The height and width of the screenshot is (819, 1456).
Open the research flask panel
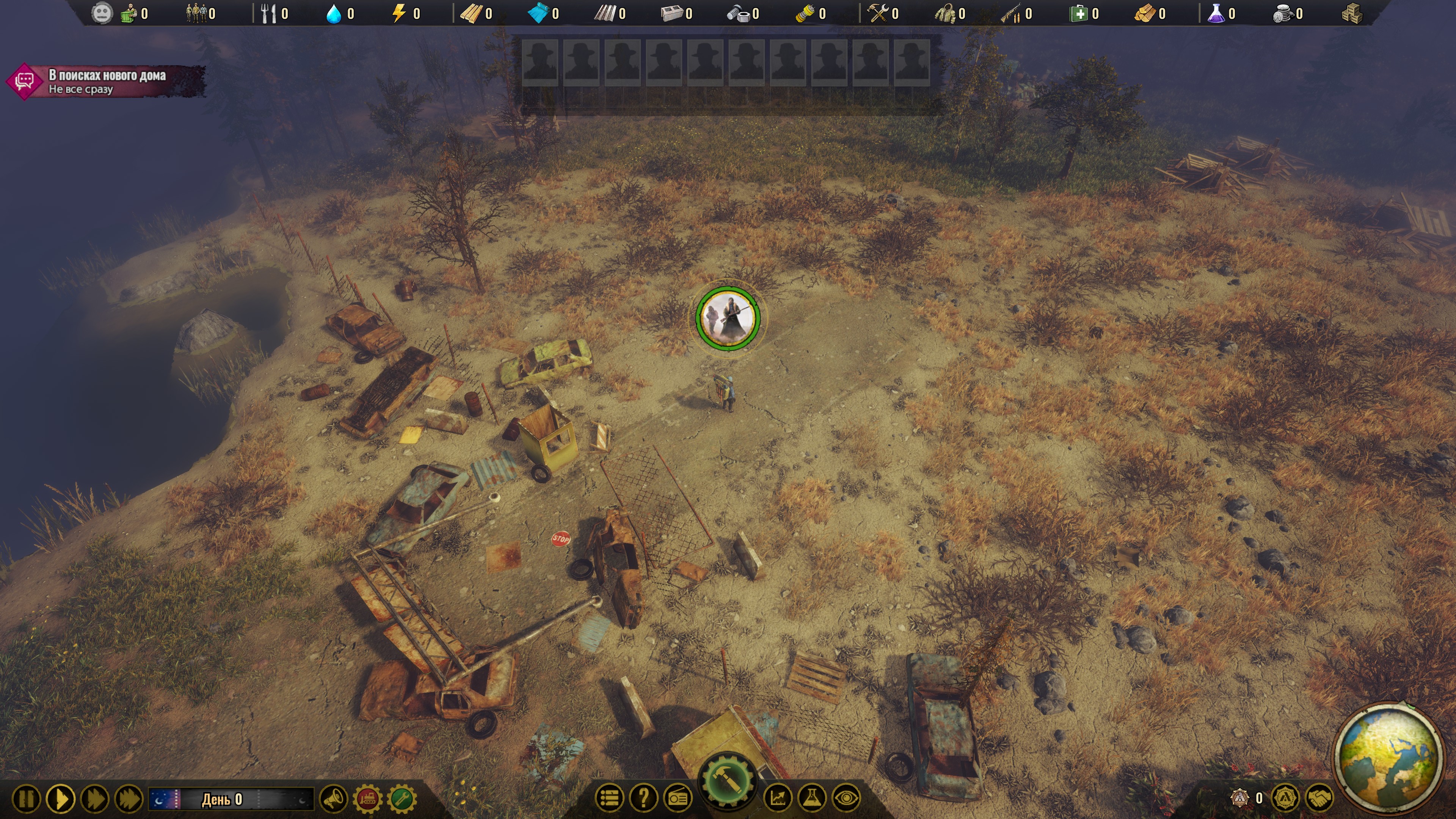[x=812, y=798]
